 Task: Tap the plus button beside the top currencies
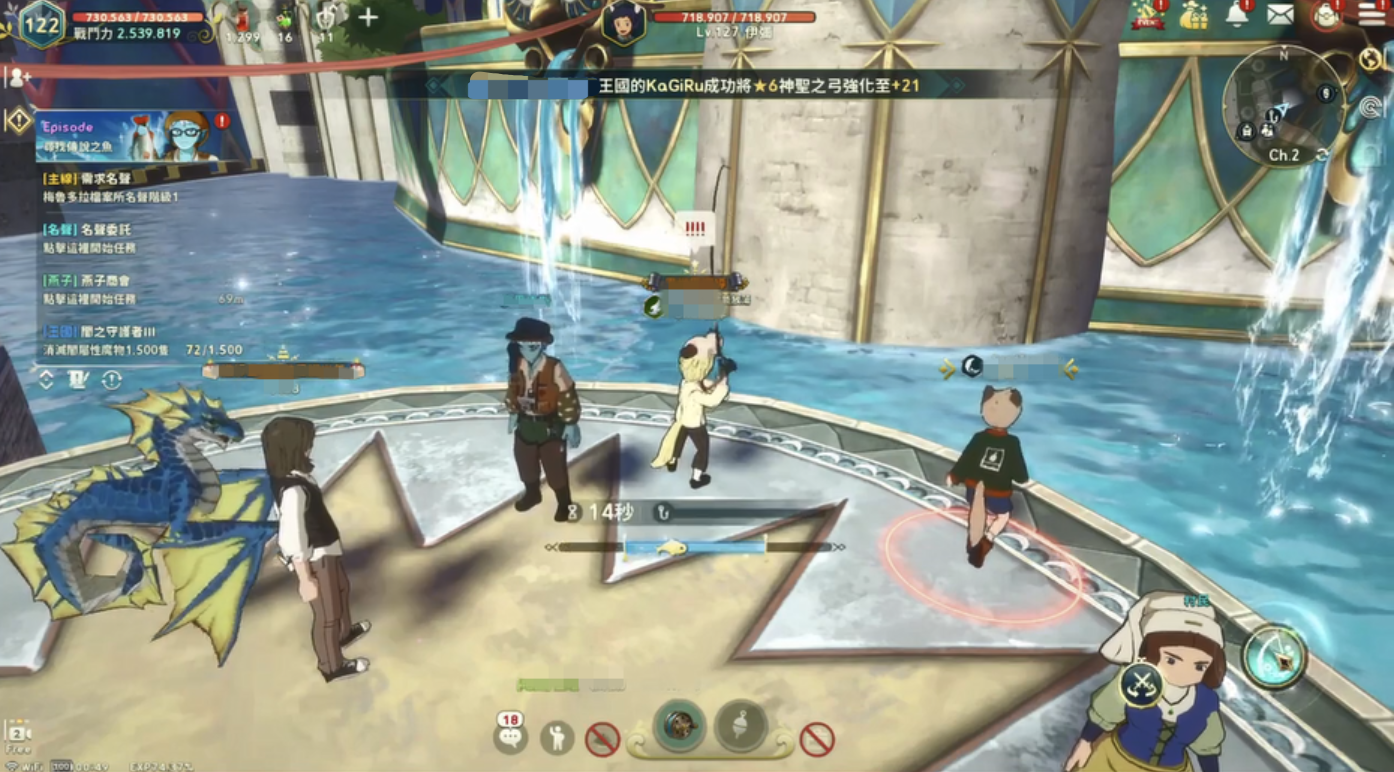pos(368,17)
